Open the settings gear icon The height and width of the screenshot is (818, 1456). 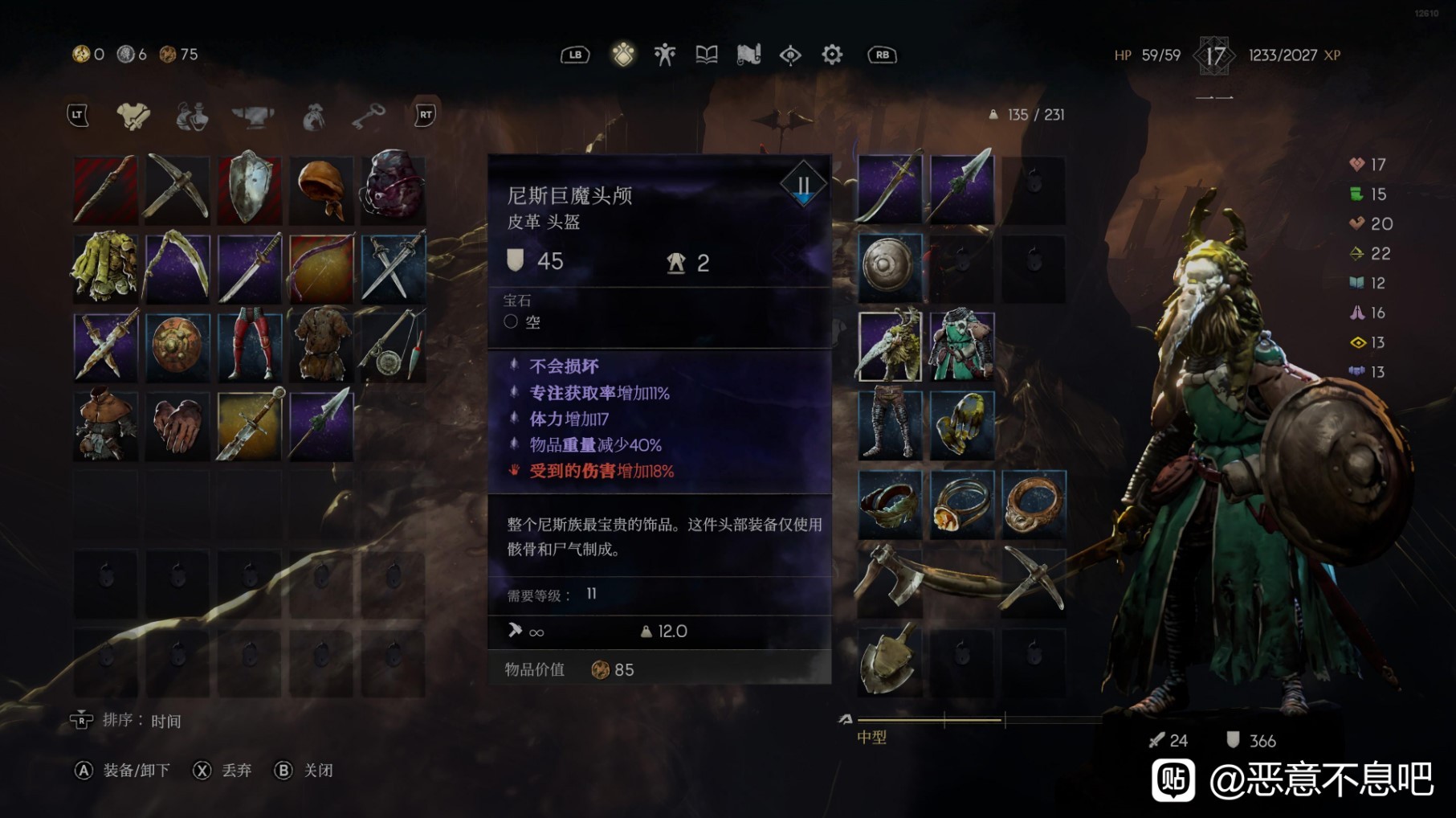(831, 55)
